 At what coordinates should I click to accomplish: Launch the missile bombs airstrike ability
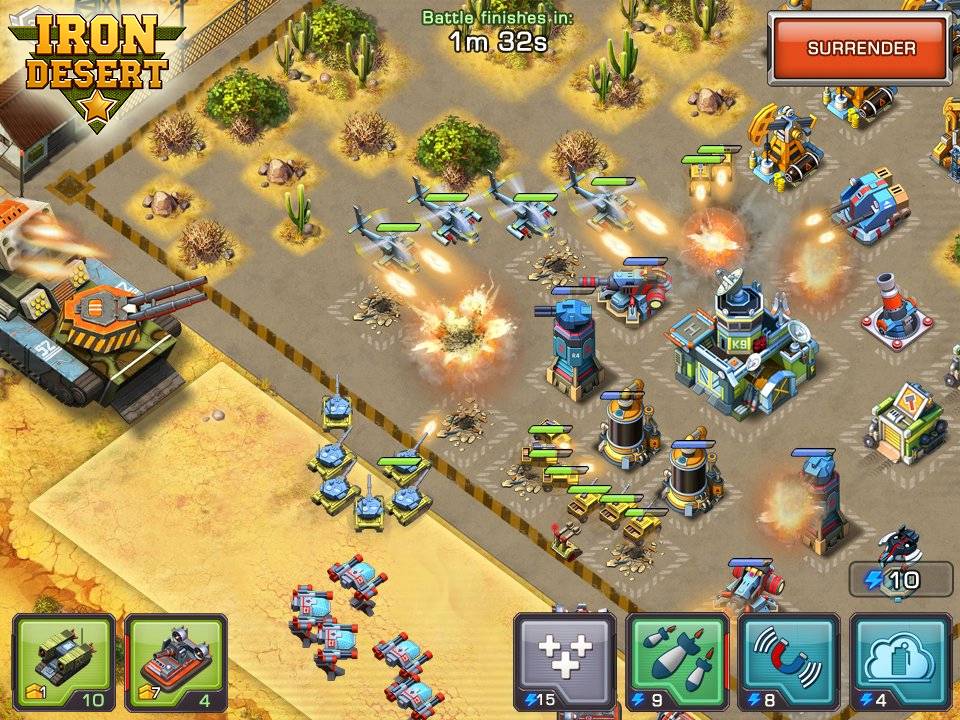(x=676, y=662)
